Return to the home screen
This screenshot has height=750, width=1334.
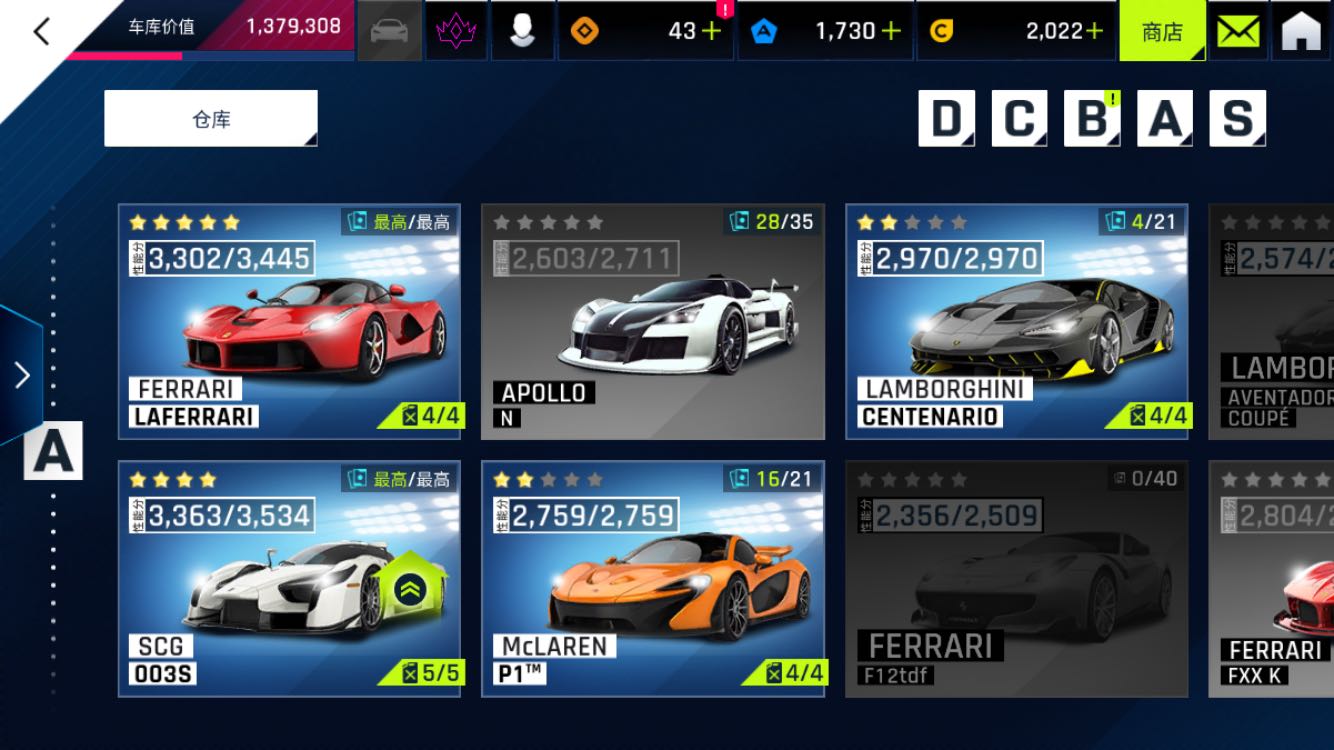pyautogui.click(x=1300, y=31)
